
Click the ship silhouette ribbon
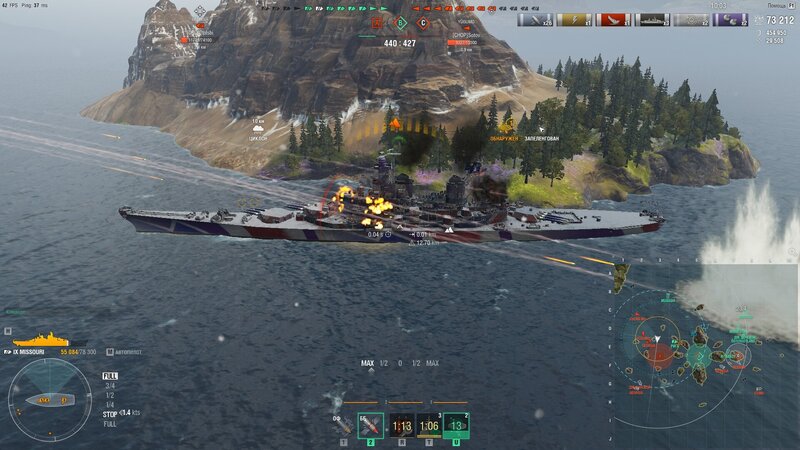tap(652, 19)
